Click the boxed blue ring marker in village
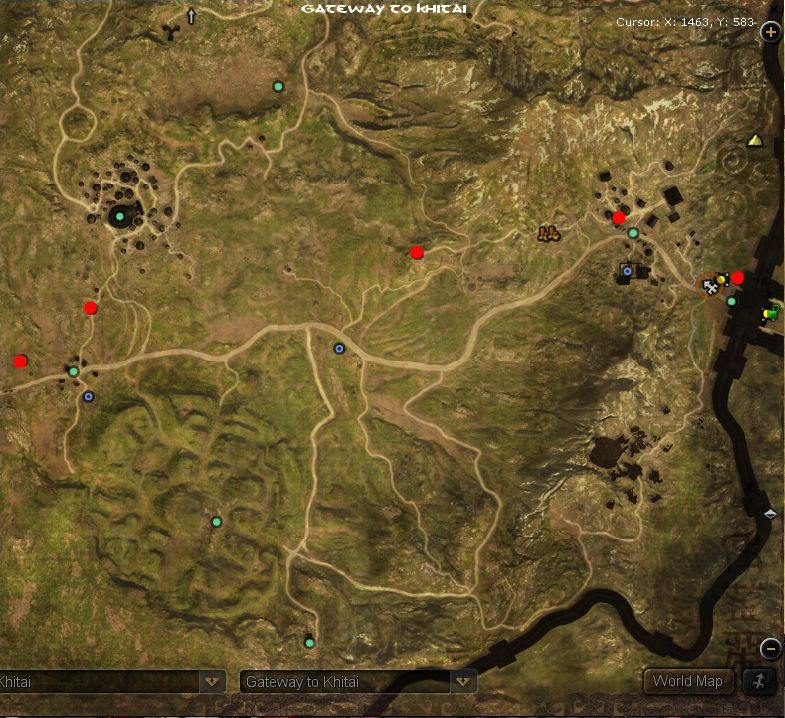Image resolution: width=785 pixels, height=718 pixels. coord(628,271)
